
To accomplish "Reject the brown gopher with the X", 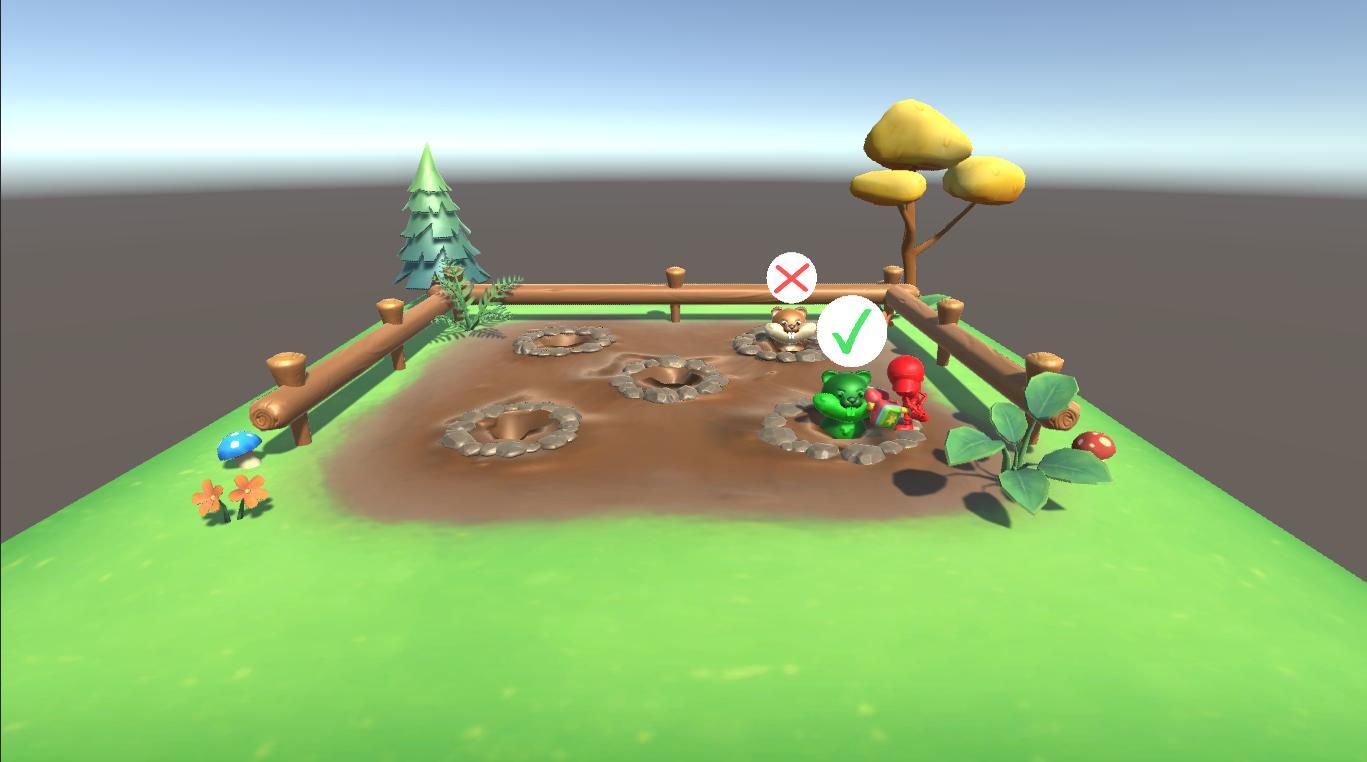I will pyautogui.click(x=791, y=278).
